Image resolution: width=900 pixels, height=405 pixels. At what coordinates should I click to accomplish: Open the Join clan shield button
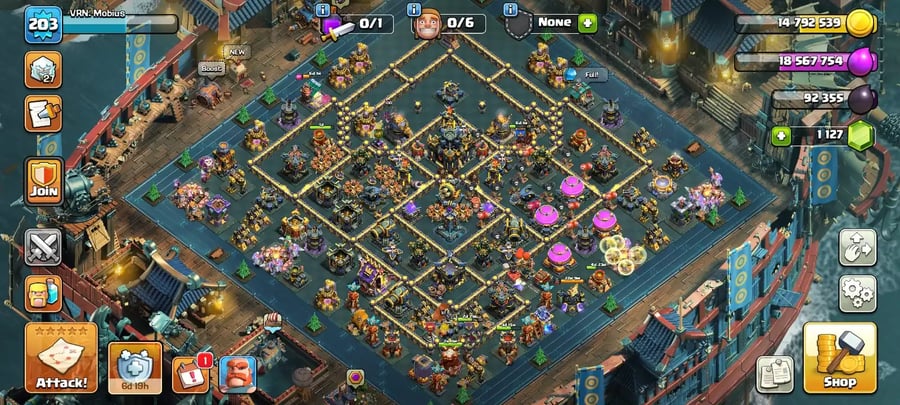click(x=44, y=180)
